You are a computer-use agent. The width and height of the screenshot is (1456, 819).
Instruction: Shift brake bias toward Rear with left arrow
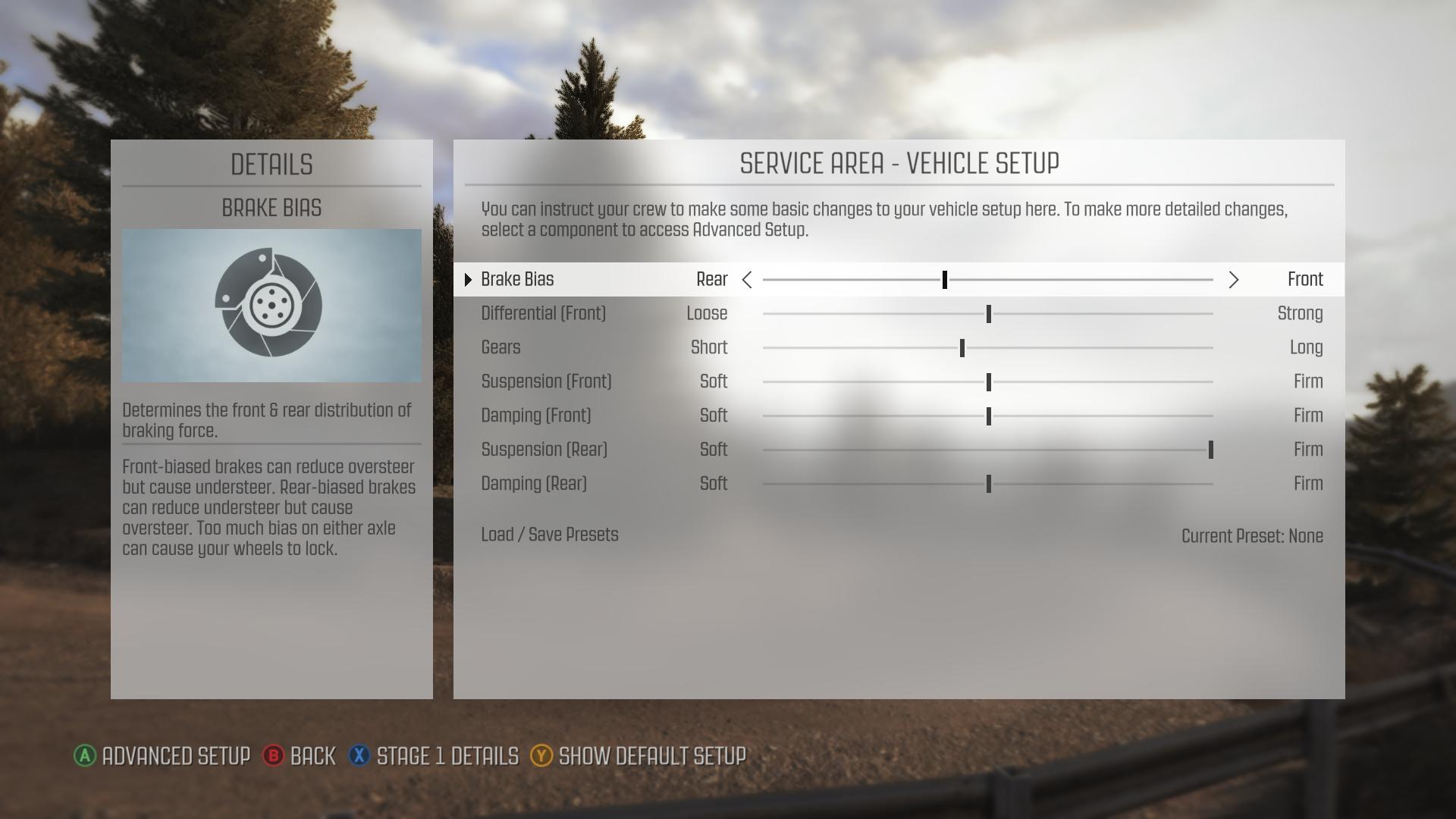point(747,280)
